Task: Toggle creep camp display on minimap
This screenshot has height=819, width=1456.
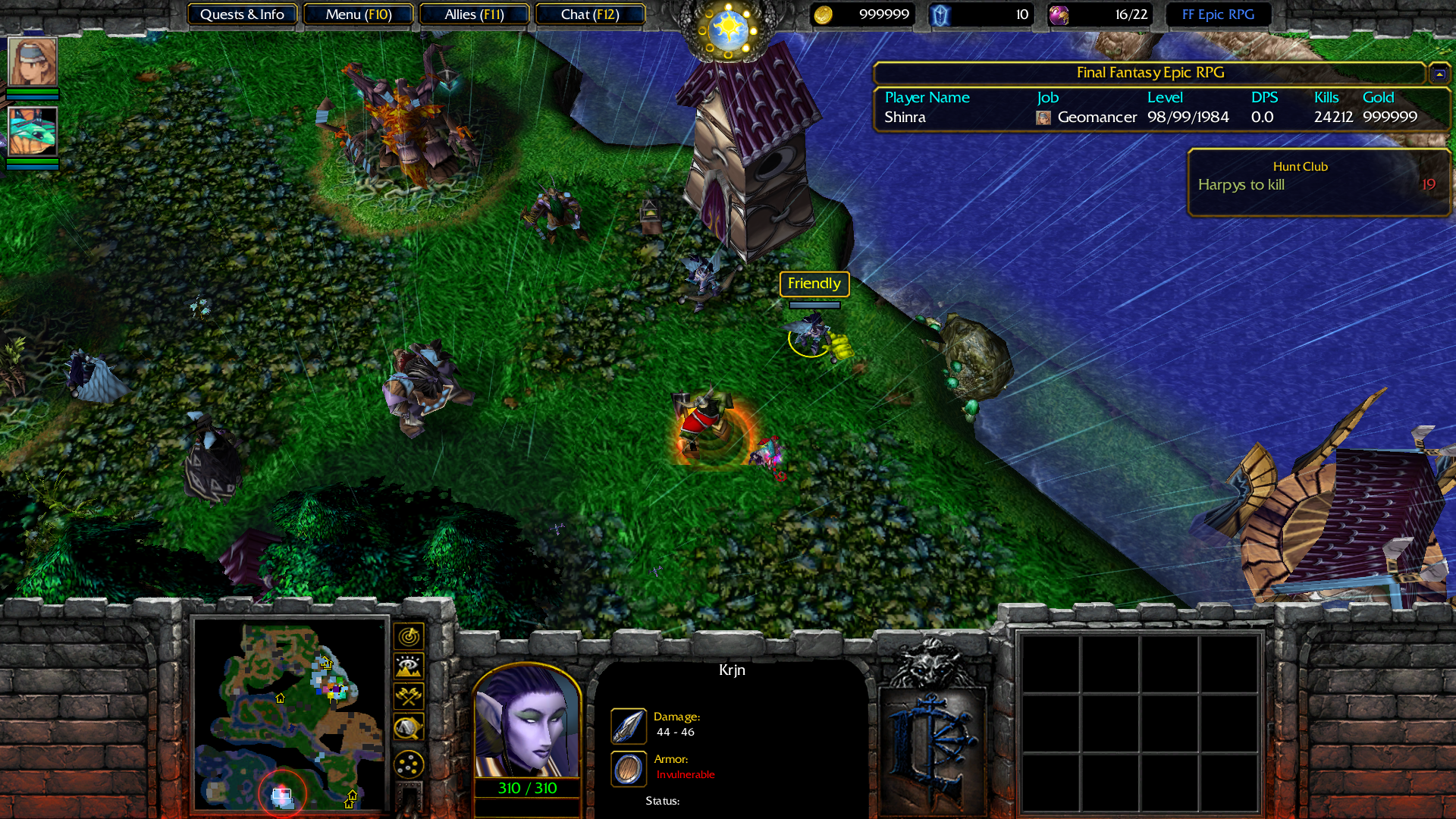Action: click(x=408, y=725)
